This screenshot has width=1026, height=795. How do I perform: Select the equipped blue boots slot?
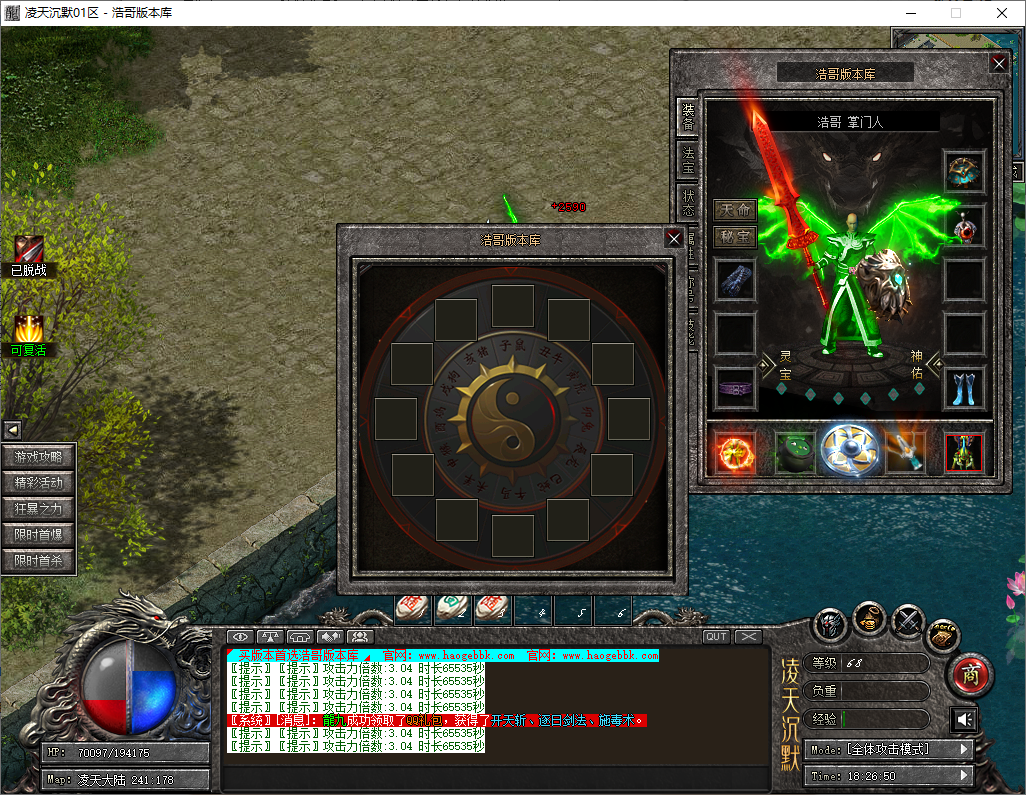[x=965, y=388]
